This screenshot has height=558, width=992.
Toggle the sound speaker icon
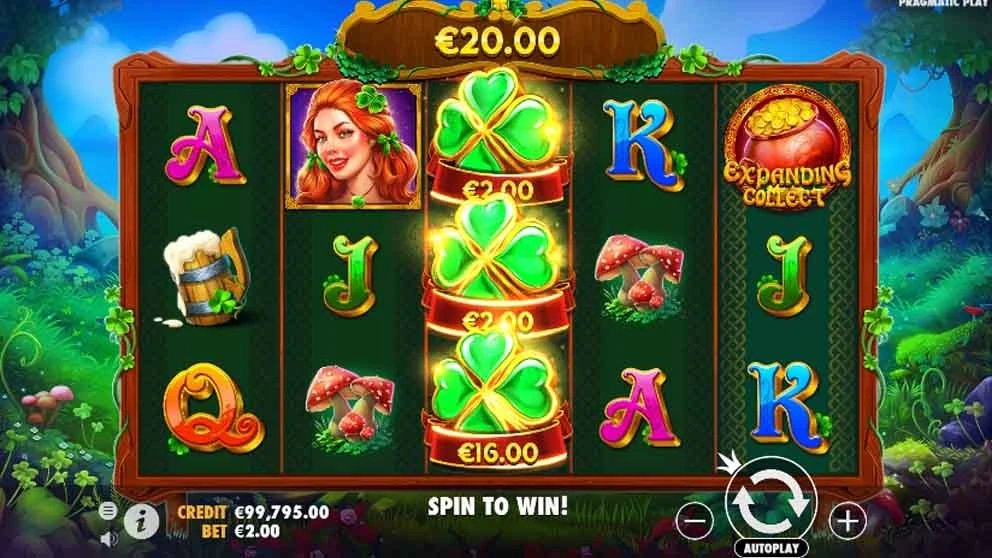[108, 538]
